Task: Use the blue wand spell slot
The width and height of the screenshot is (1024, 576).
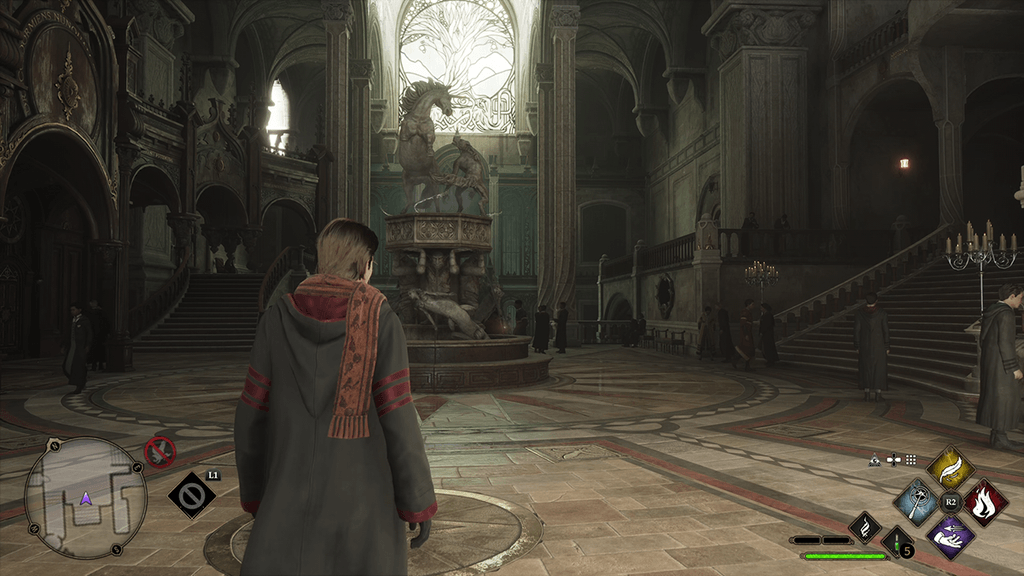Action: [916, 502]
